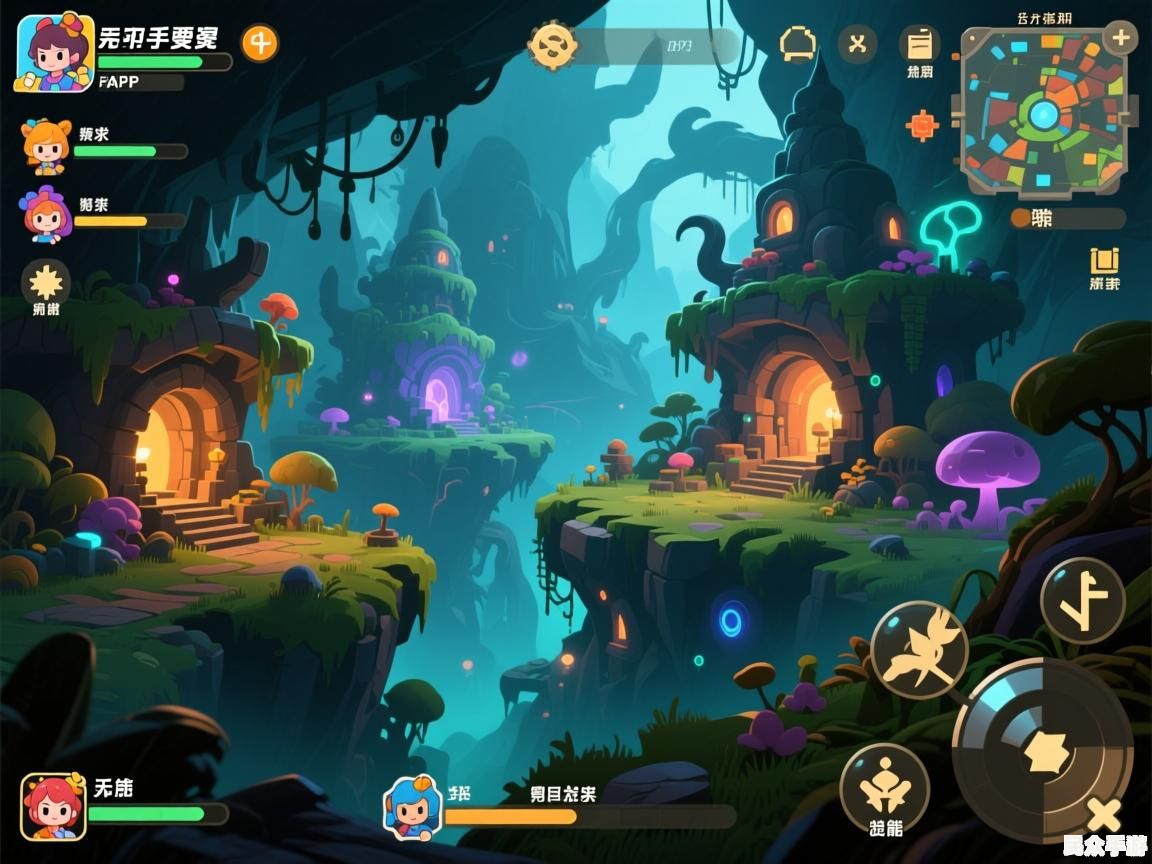The image size is (1152, 864).
Task: Click the orange pill button below minimap
Action: (x=1067, y=218)
